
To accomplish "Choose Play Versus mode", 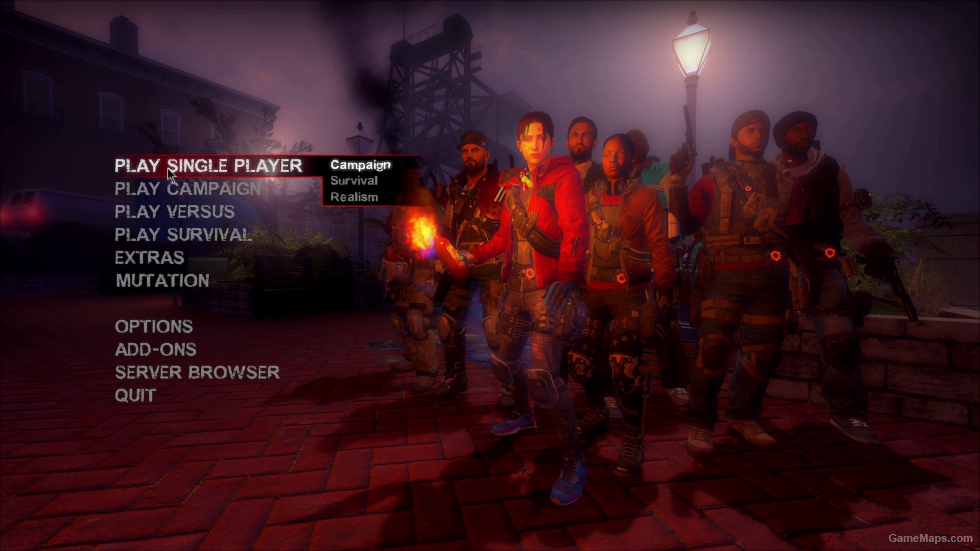I will point(175,212).
